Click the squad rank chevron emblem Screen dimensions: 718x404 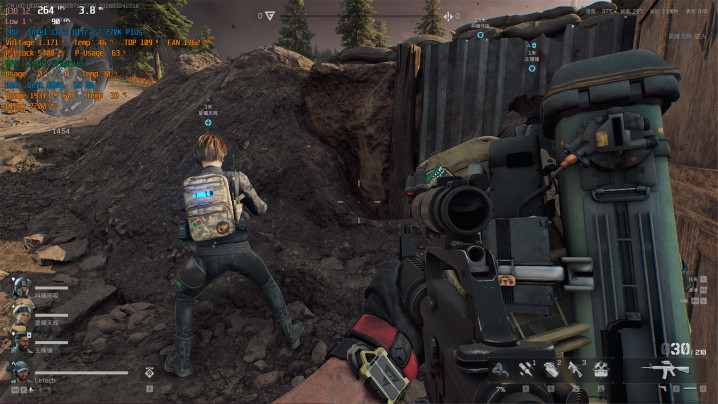150,372
